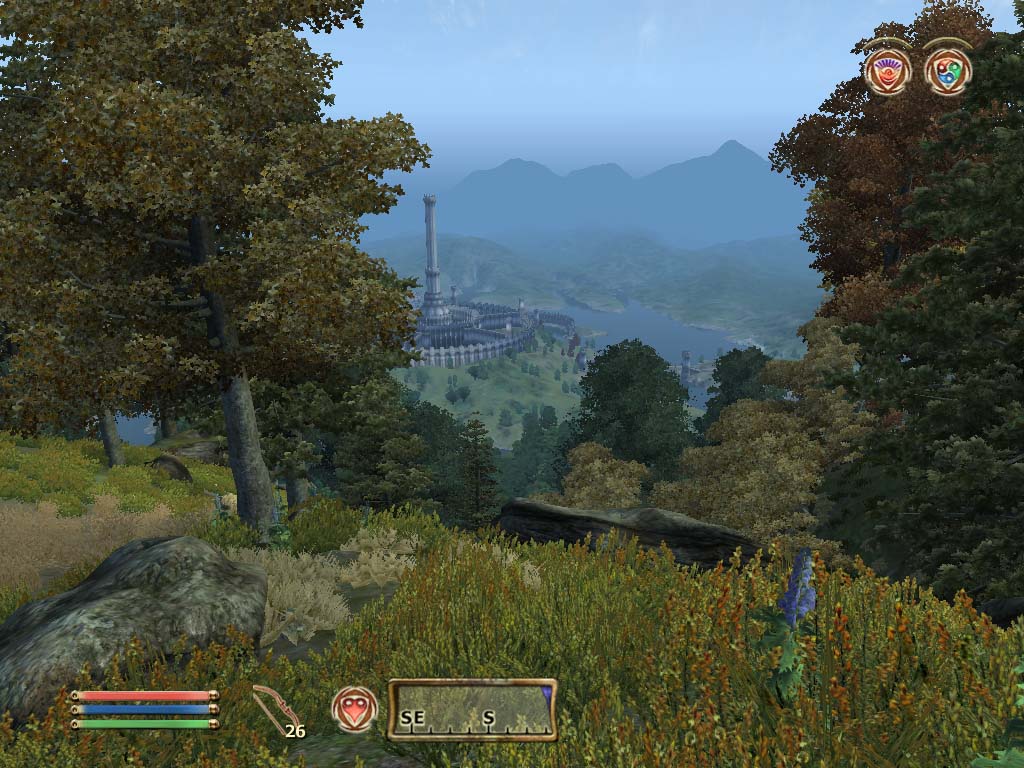Screen dimensions: 1024x768
Task: Click the red, green and blue swirl effect icon
Action: click(947, 71)
